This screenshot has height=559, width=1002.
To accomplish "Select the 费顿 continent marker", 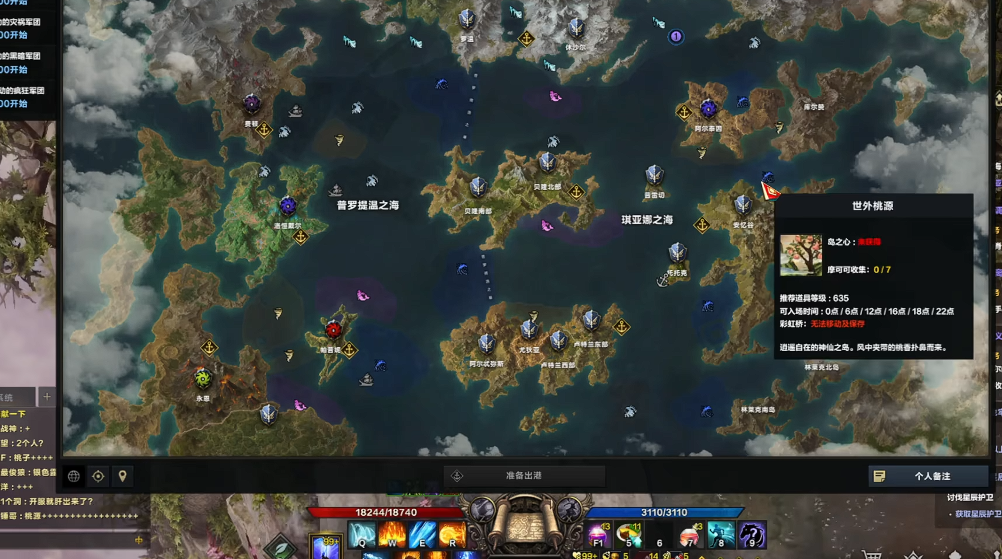I will [x=251, y=103].
